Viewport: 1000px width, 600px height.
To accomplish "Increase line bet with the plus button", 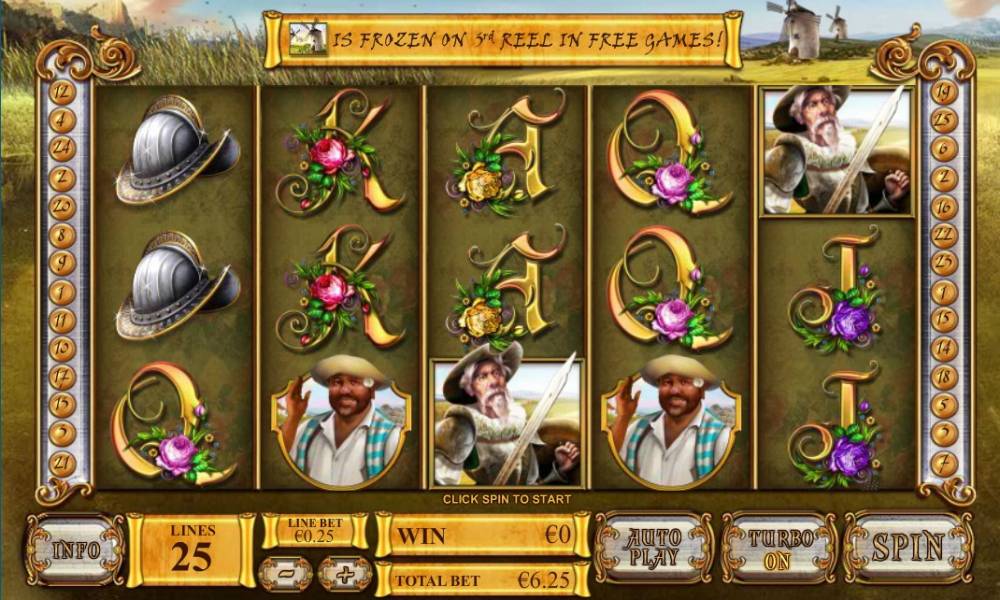I will [344, 574].
